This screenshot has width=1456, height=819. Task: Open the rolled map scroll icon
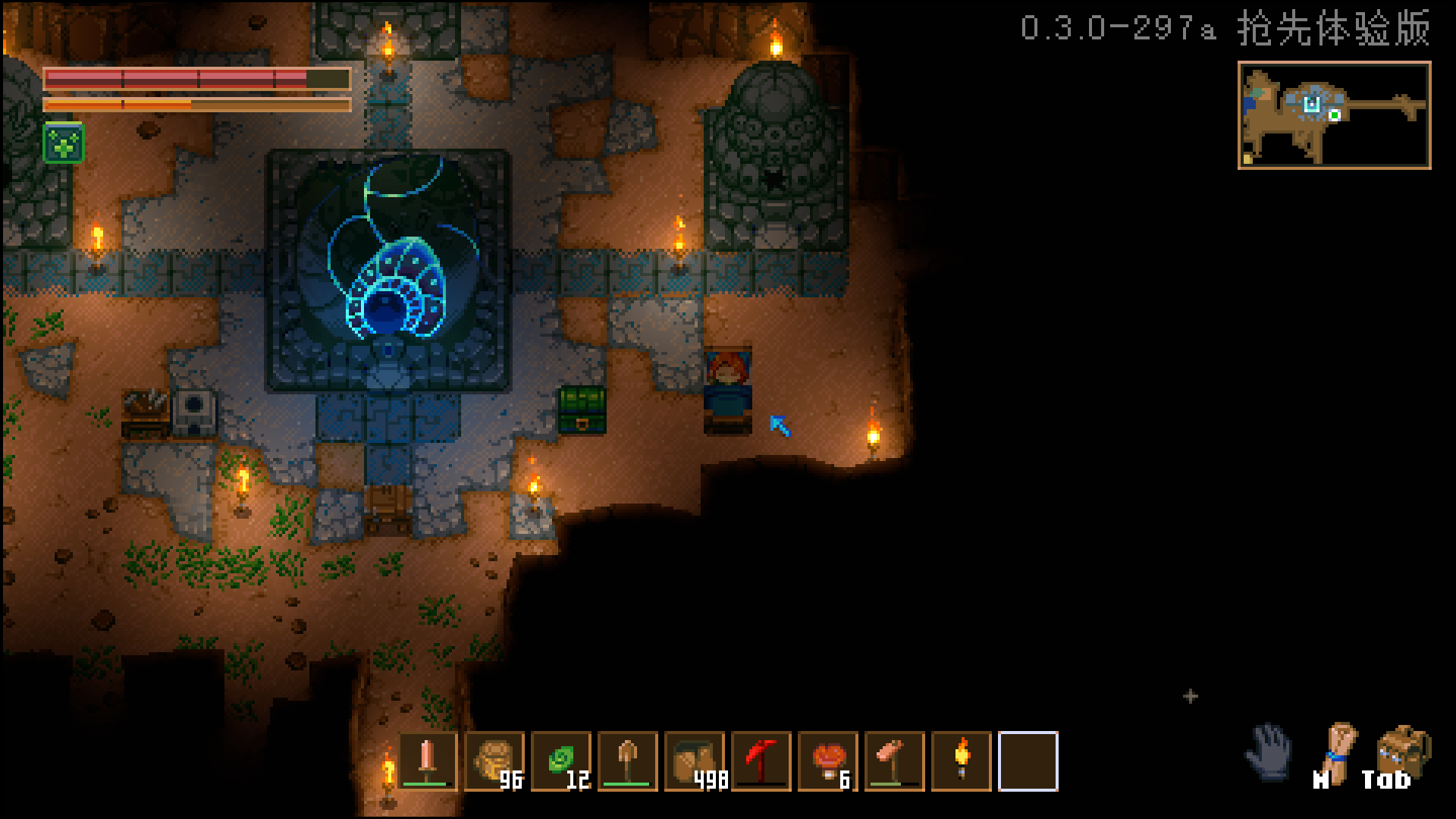1338,753
